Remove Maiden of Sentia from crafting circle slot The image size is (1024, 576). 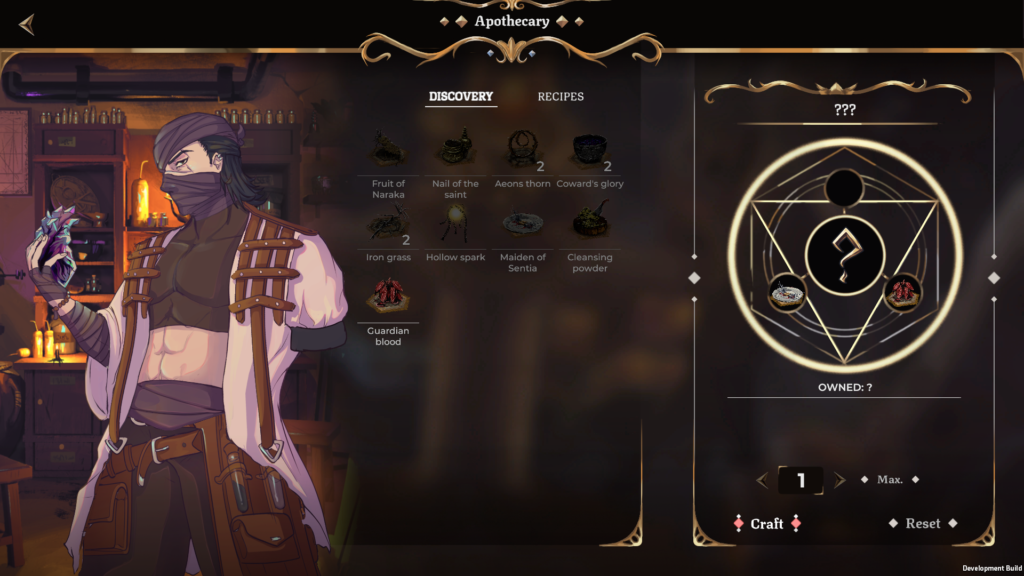pos(787,292)
